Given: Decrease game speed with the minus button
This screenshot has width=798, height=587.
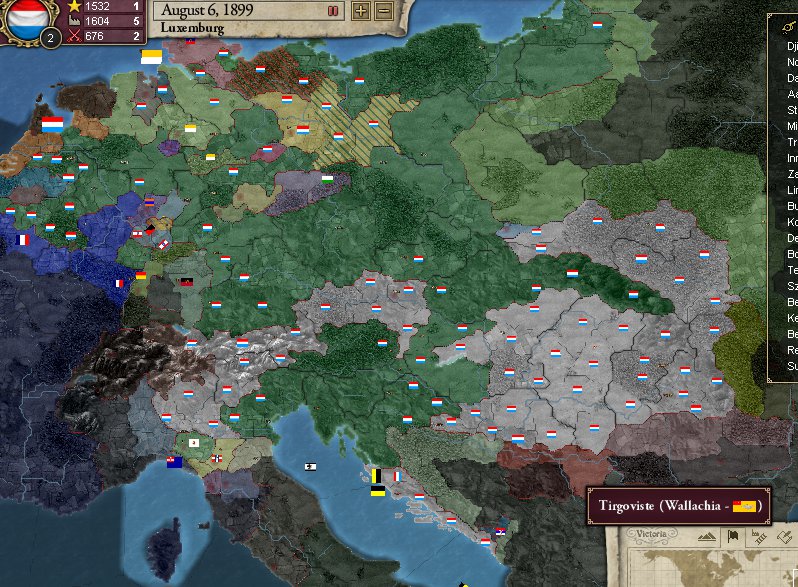Looking at the screenshot, I should pyautogui.click(x=382, y=11).
